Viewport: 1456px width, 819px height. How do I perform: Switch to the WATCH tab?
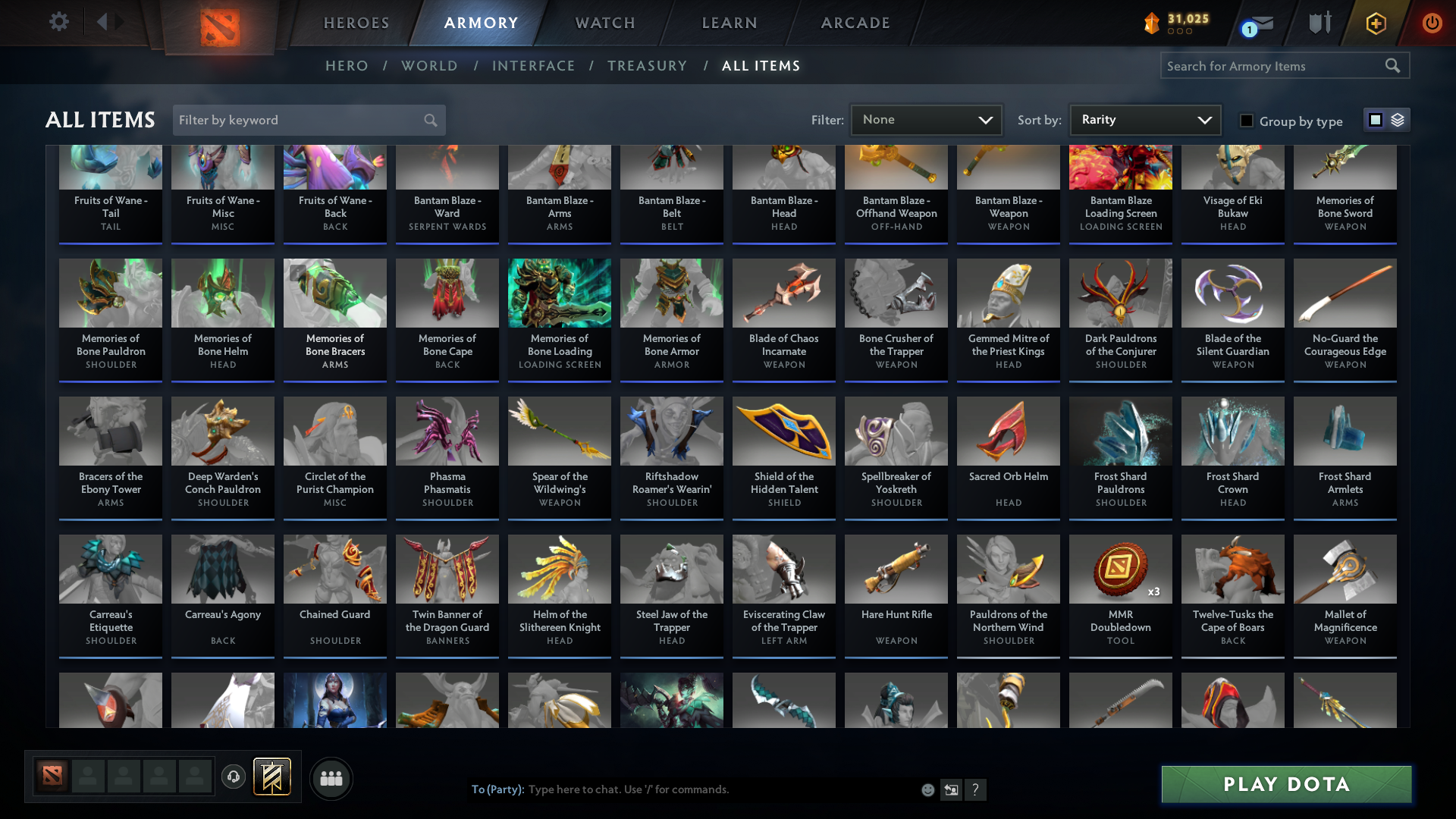[x=604, y=23]
